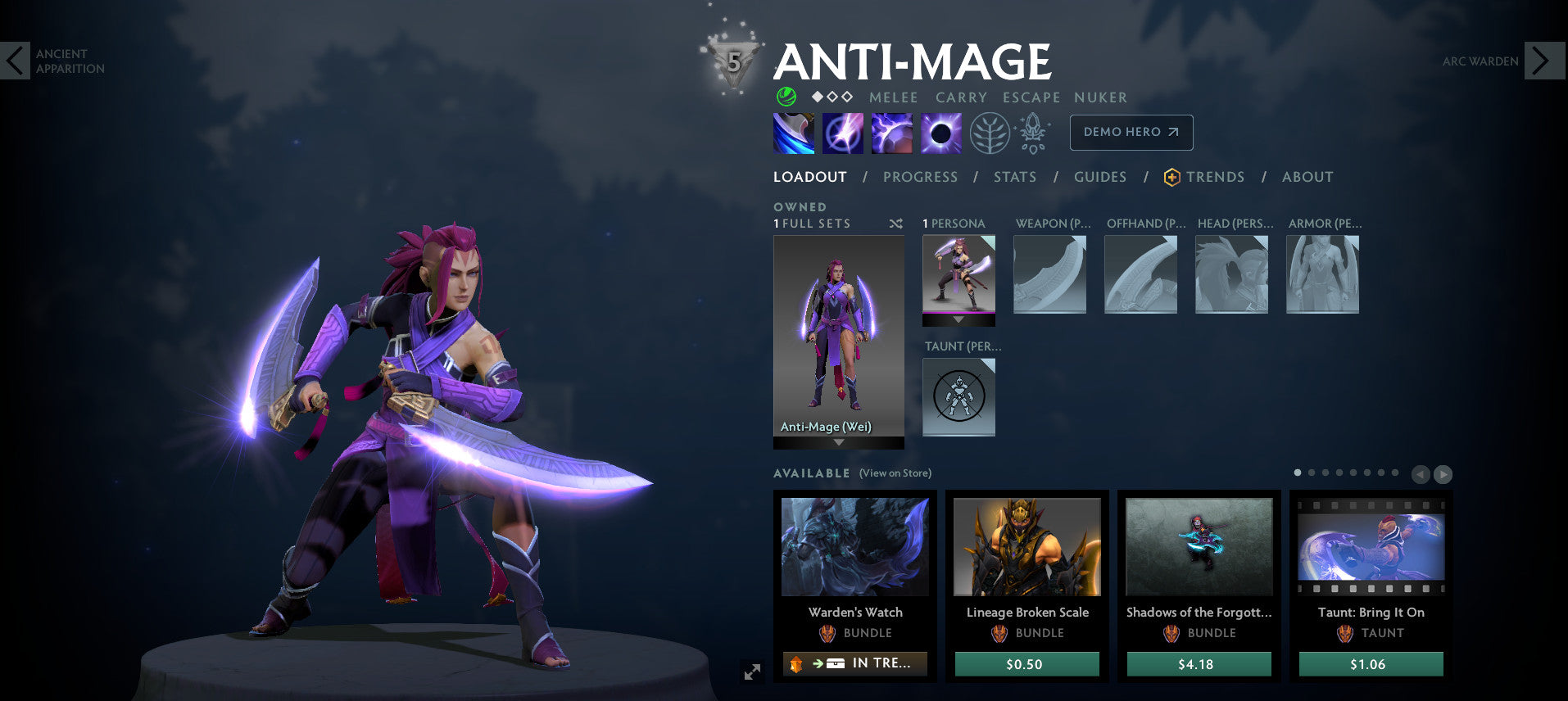Switch to the Progress tab

(x=920, y=177)
